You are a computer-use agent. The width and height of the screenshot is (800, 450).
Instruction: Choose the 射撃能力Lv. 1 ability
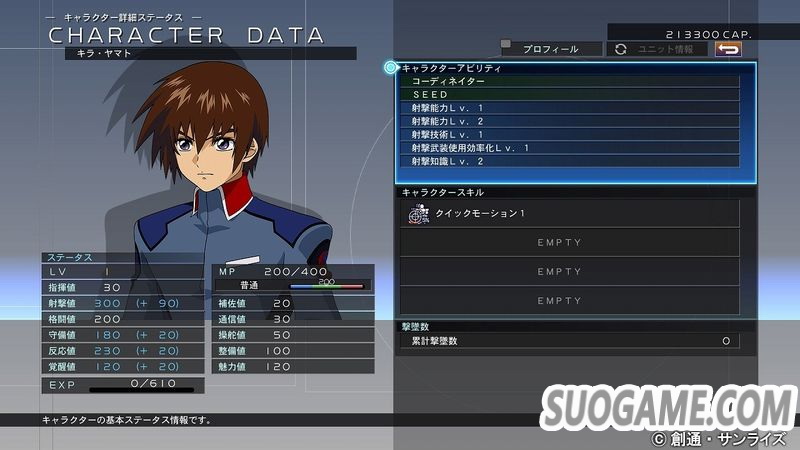[x=571, y=108]
